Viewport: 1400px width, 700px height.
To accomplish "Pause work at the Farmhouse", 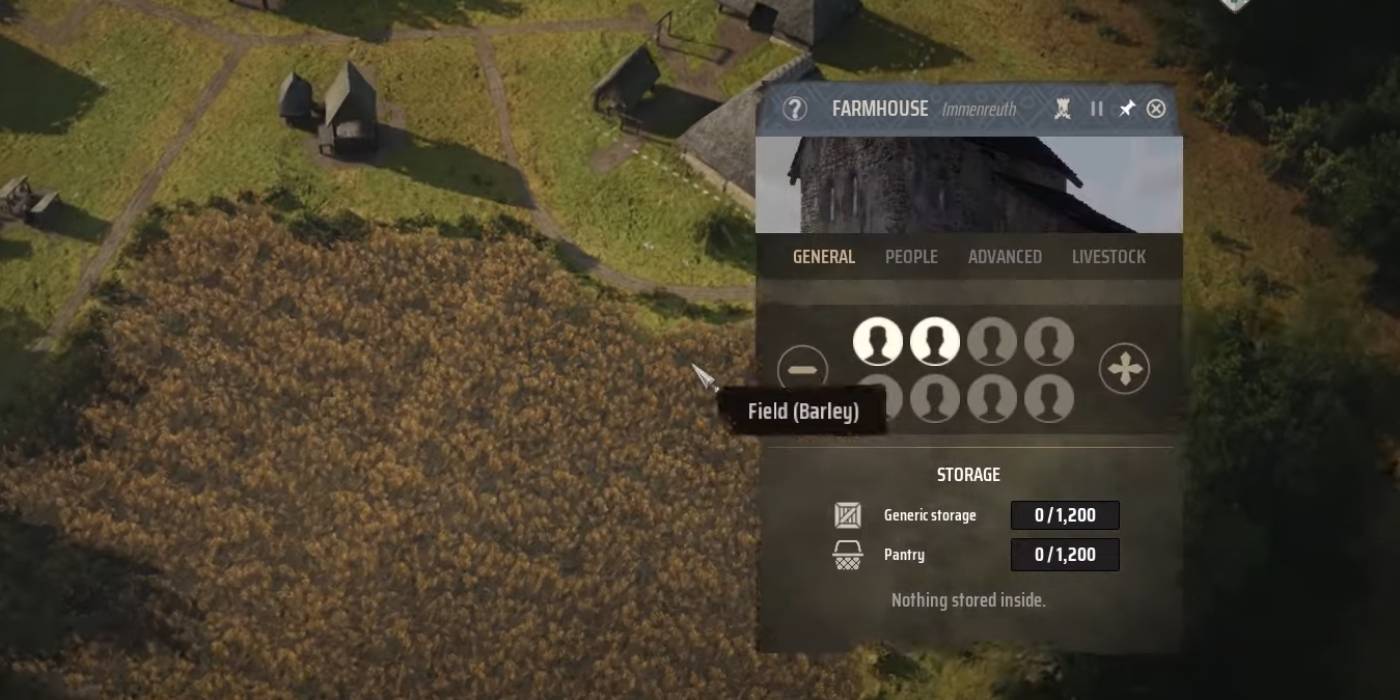I will click(x=1096, y=109).
